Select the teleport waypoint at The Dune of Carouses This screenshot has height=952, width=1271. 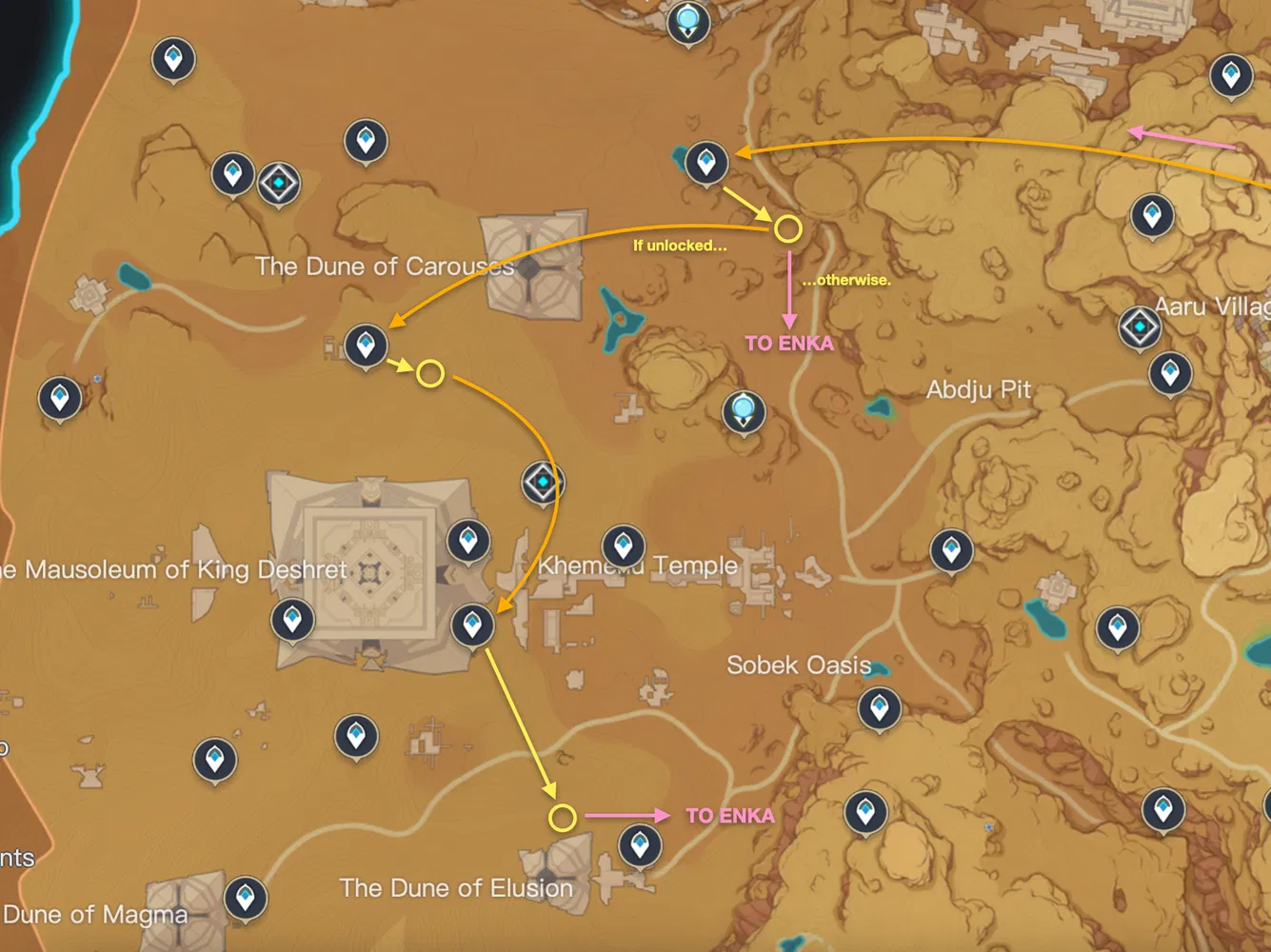[366, 344]
